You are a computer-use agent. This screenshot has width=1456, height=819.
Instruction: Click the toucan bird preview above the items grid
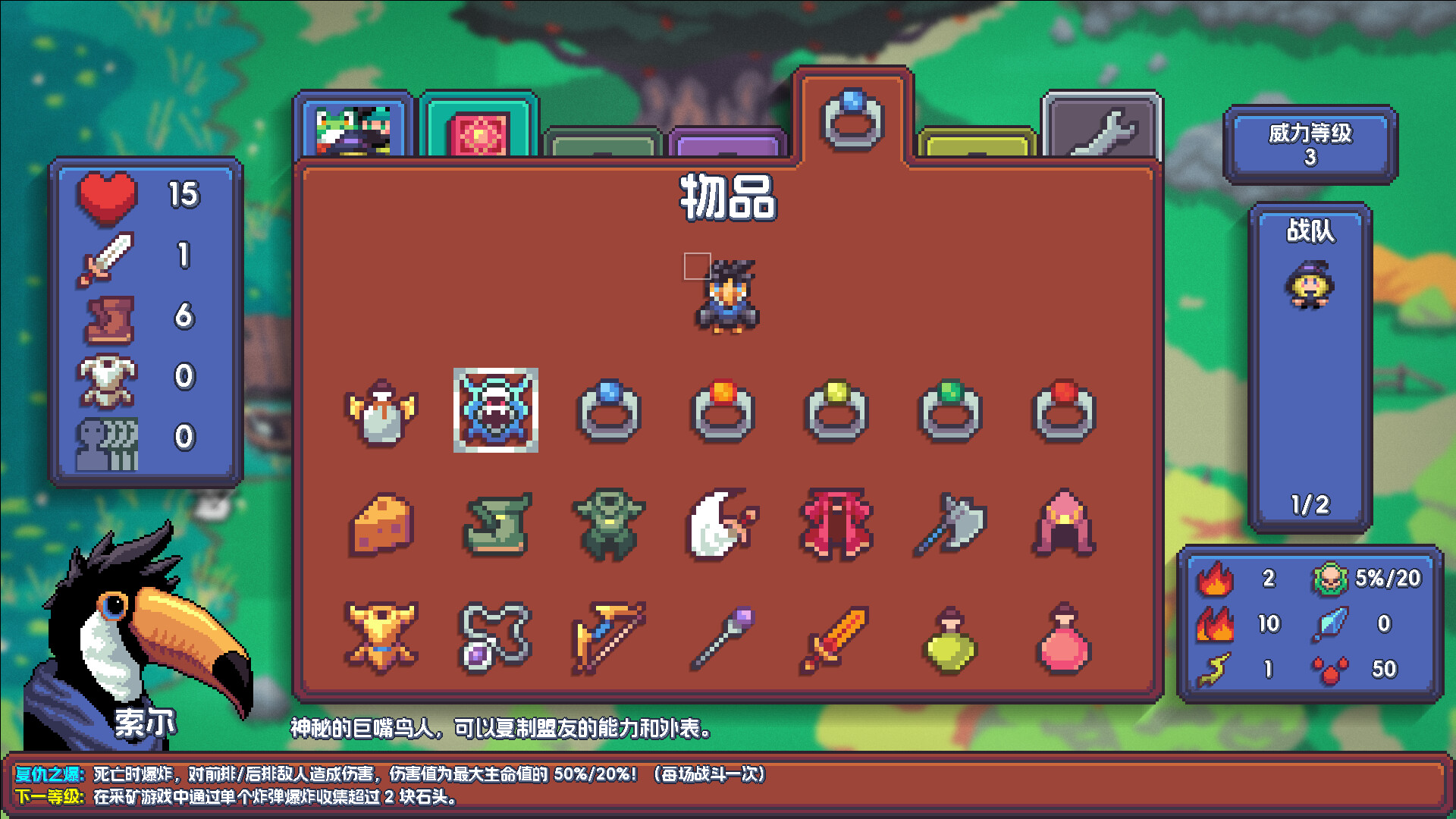click(x=726, y=296)
